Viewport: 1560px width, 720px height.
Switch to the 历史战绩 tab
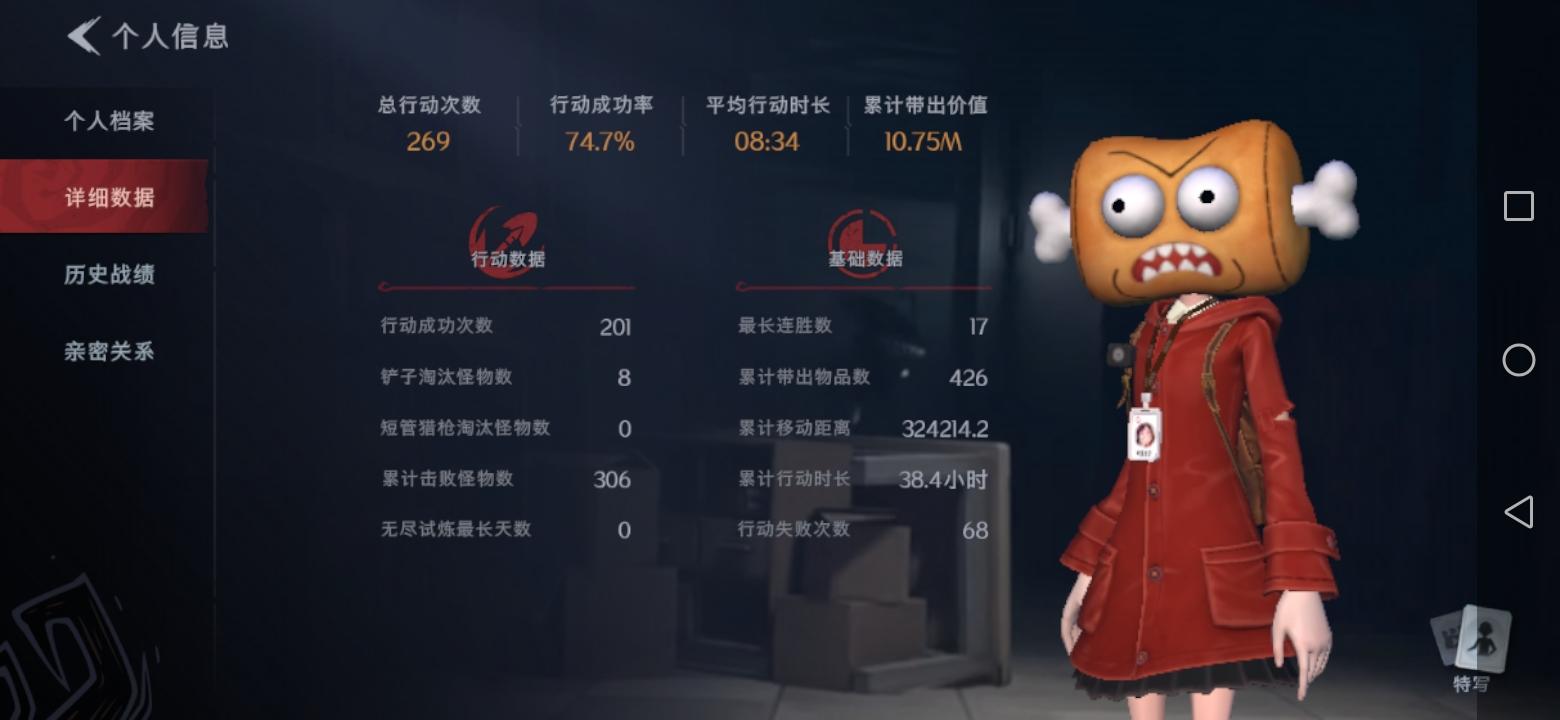[110, 275]
